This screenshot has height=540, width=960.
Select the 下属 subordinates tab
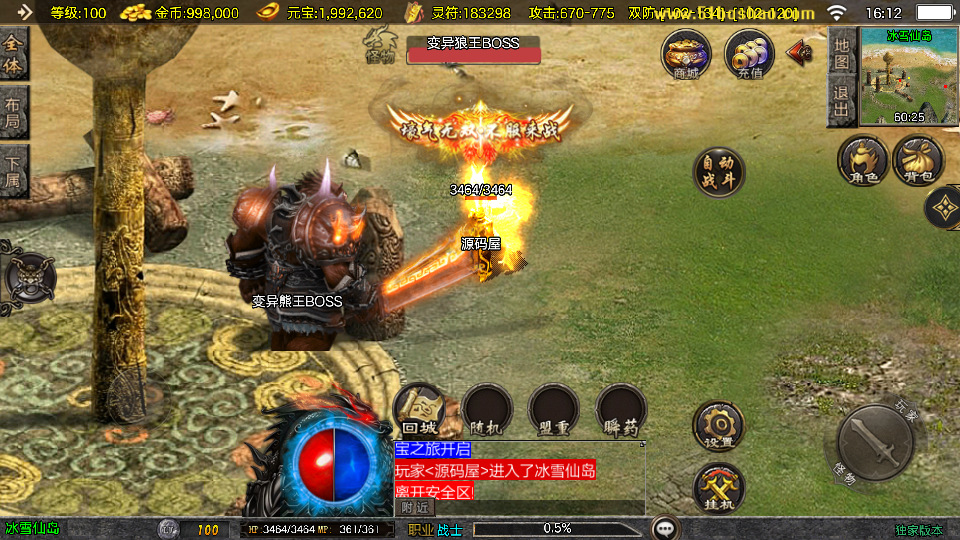pos(13,172)
